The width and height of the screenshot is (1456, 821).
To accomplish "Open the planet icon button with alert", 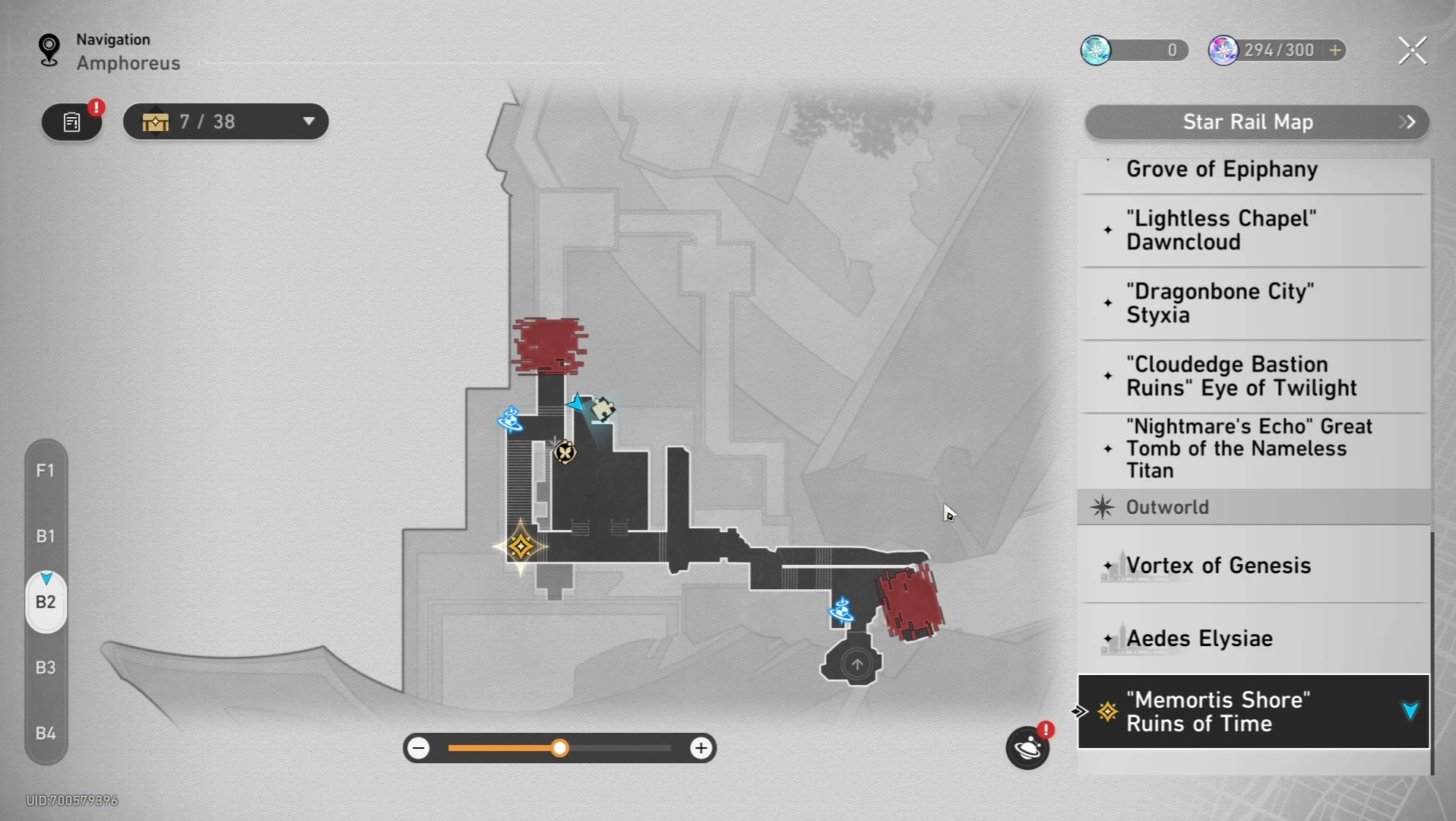I will pos(1027,748).
